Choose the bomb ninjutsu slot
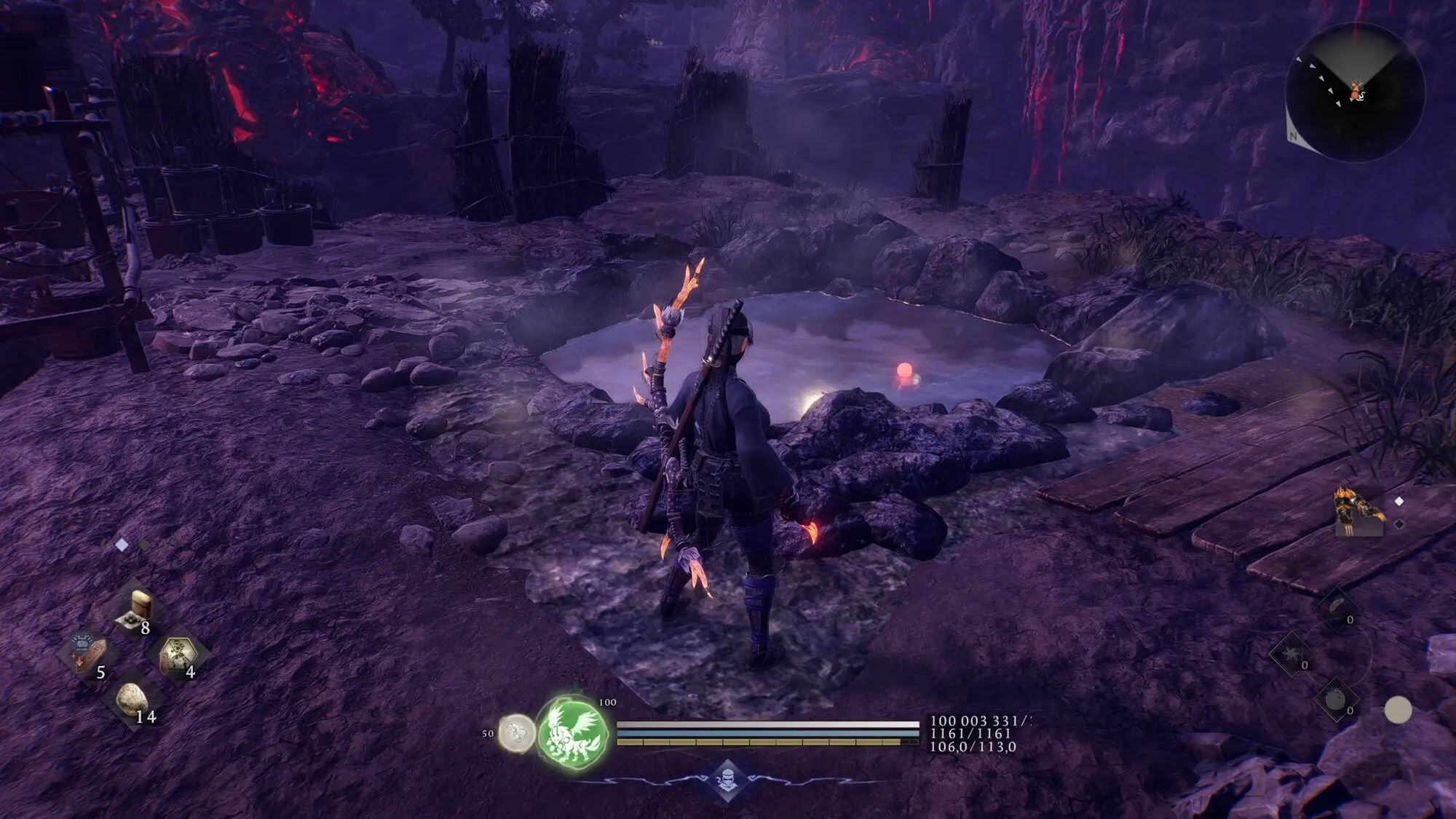 (x=1337, y=700)
